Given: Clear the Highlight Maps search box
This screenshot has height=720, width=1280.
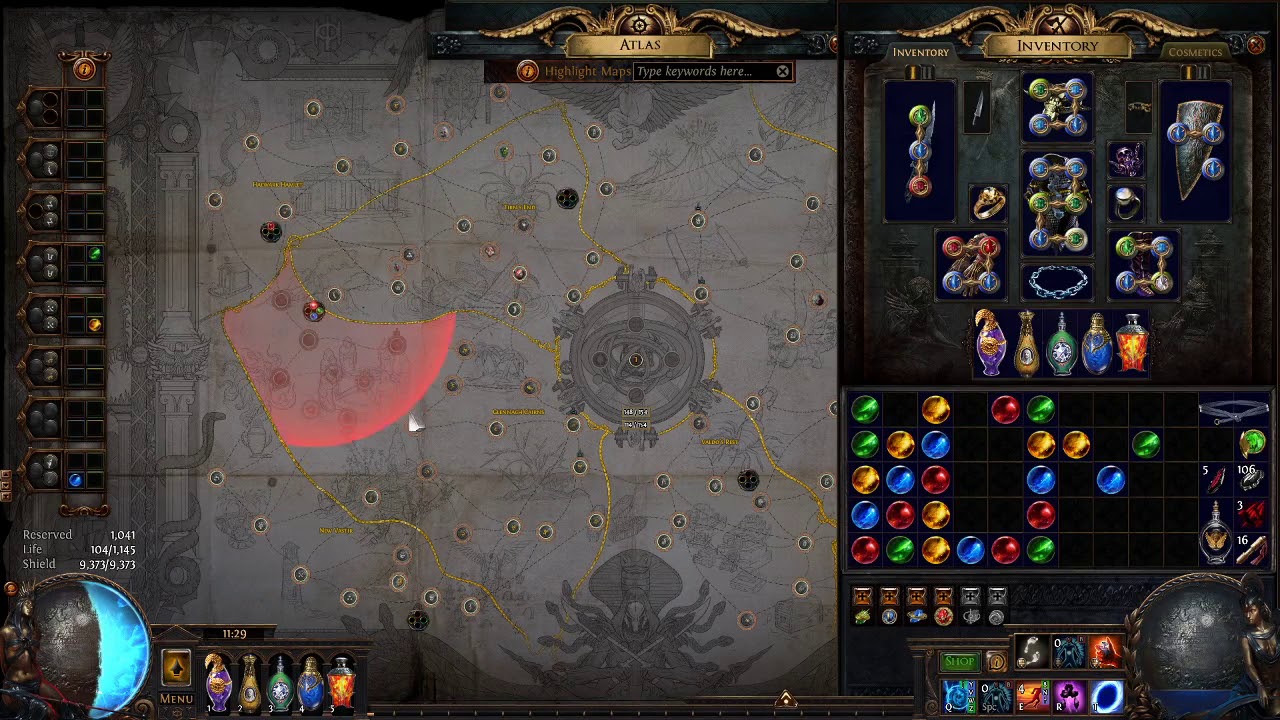Looking at the screenshot, I should [783, 71].
